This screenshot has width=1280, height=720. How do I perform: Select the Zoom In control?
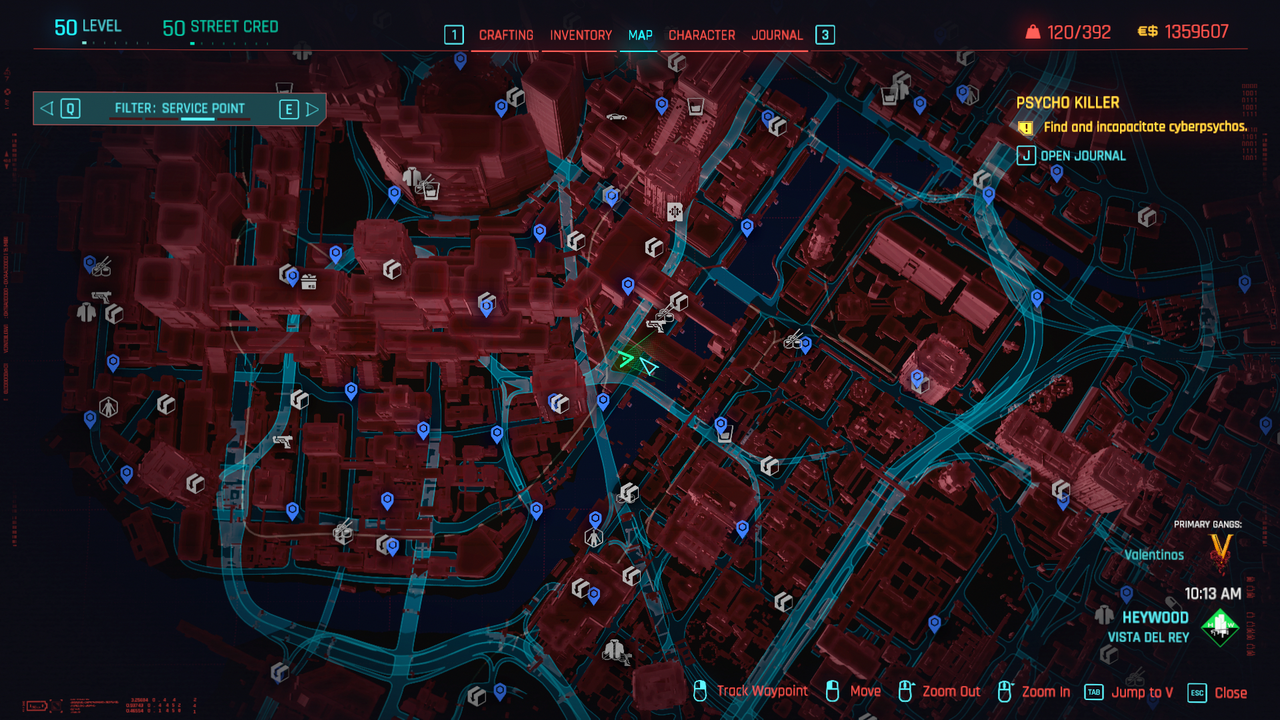1034,692
